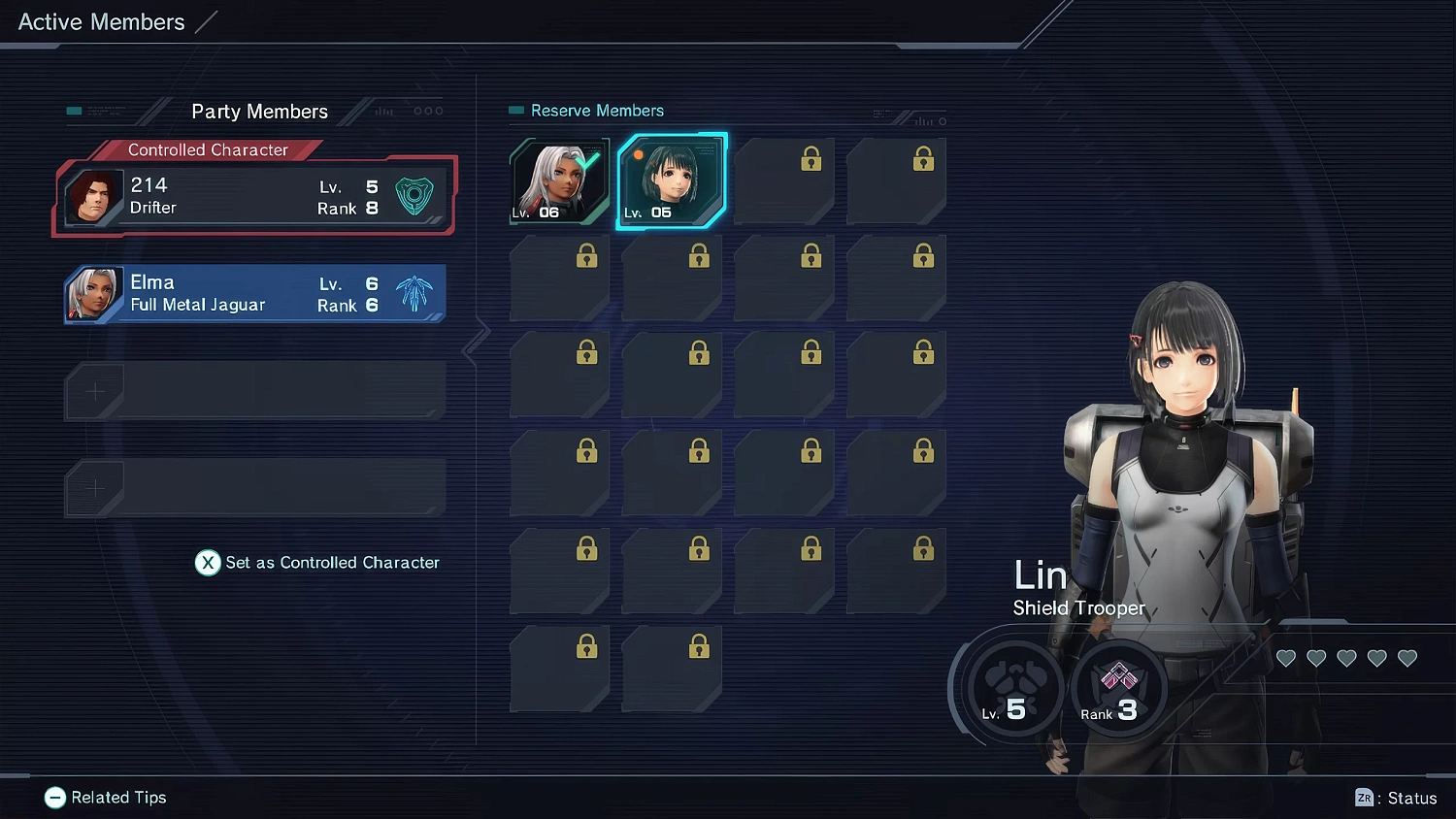This screenshot has width=1456, height=819.
Task: Click the Rank 3 emblem icon
Action: click(1118, 689)
